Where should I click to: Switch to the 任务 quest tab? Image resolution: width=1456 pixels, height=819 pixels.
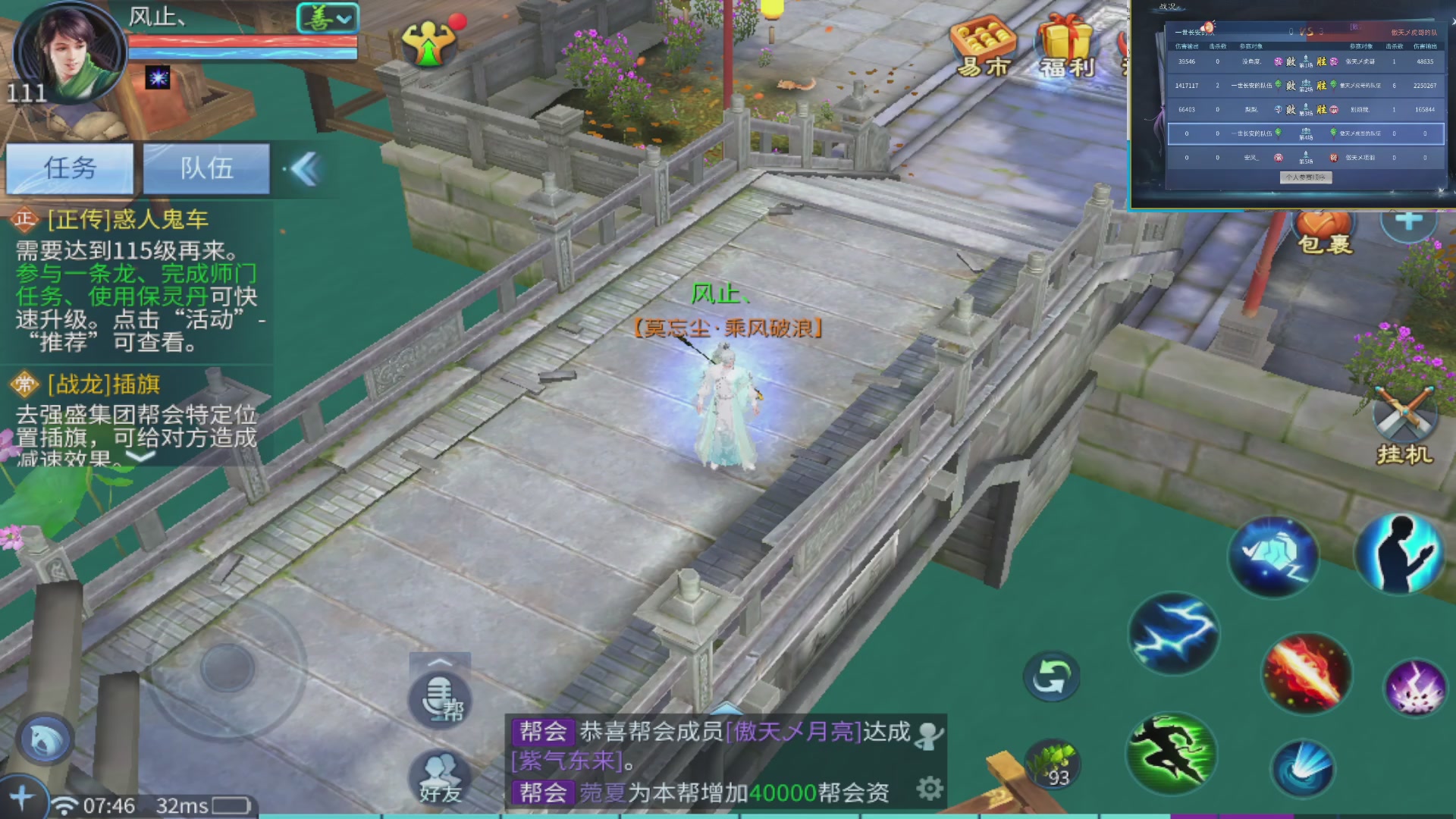70,168
